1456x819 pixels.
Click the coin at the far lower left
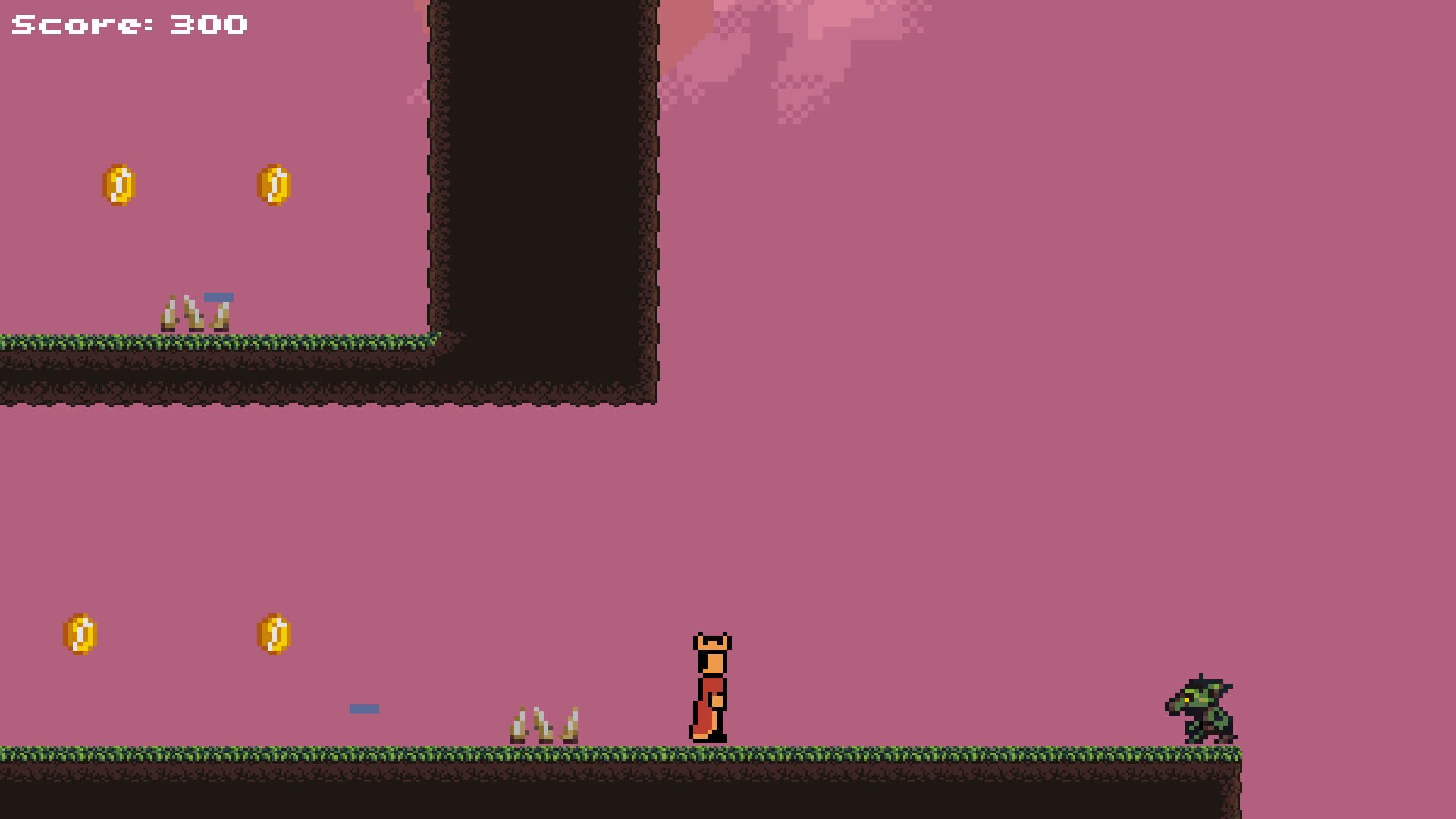click(78, 633)
